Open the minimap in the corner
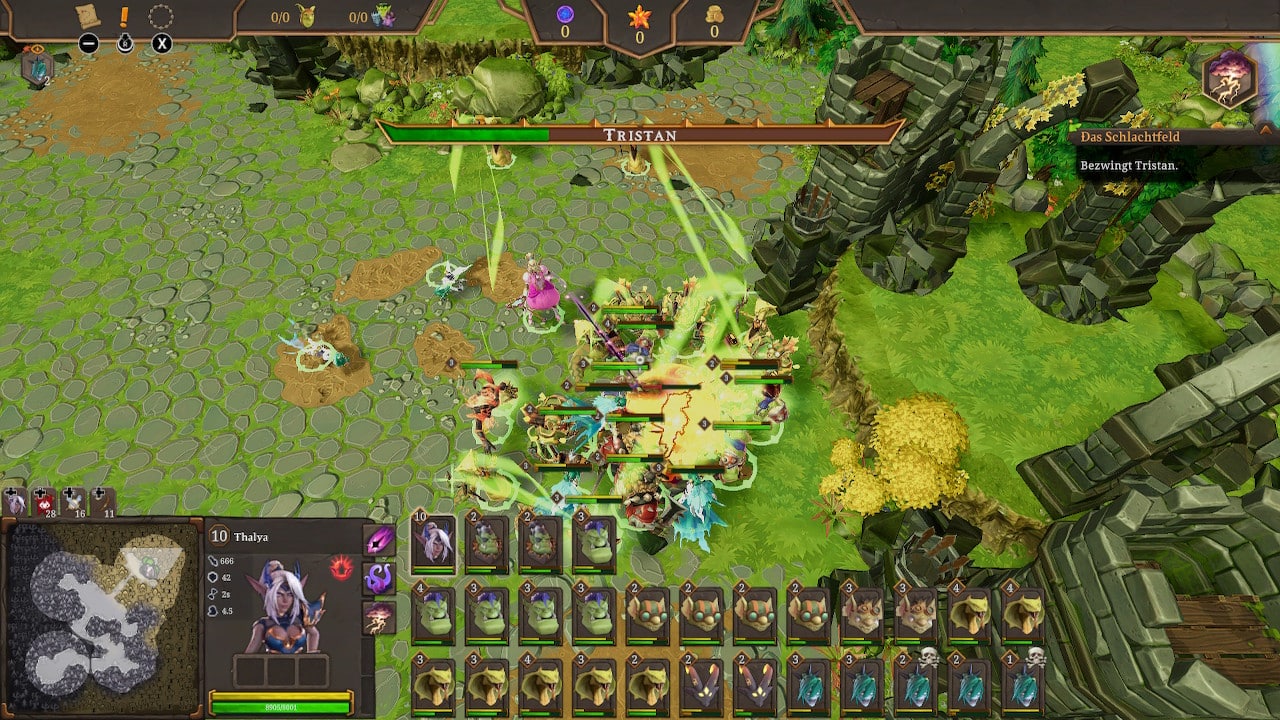Viewport: 1280px width, 720px height. [100, 616]
